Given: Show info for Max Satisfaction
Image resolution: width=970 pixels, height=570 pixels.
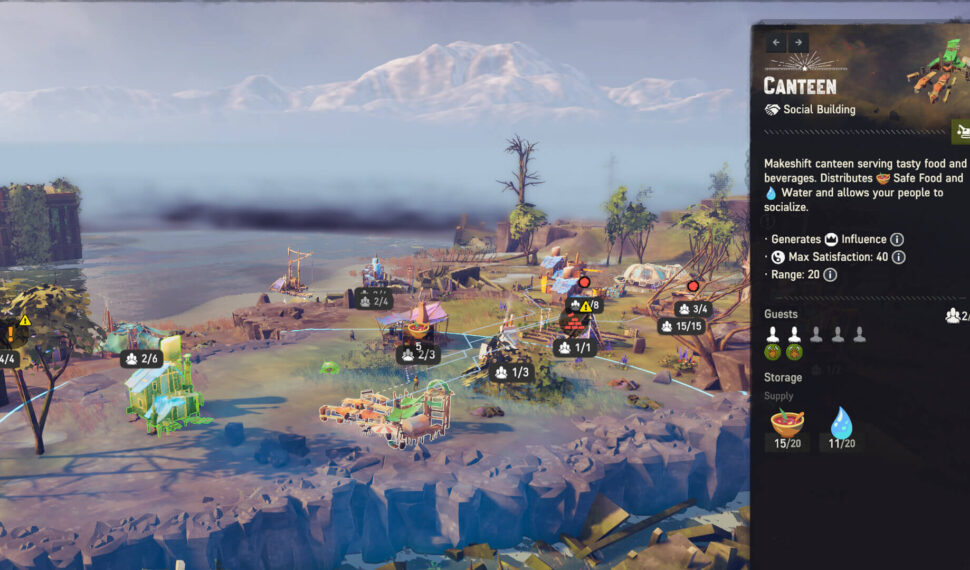Looking at the screenshot, I should tap(899, 257).
